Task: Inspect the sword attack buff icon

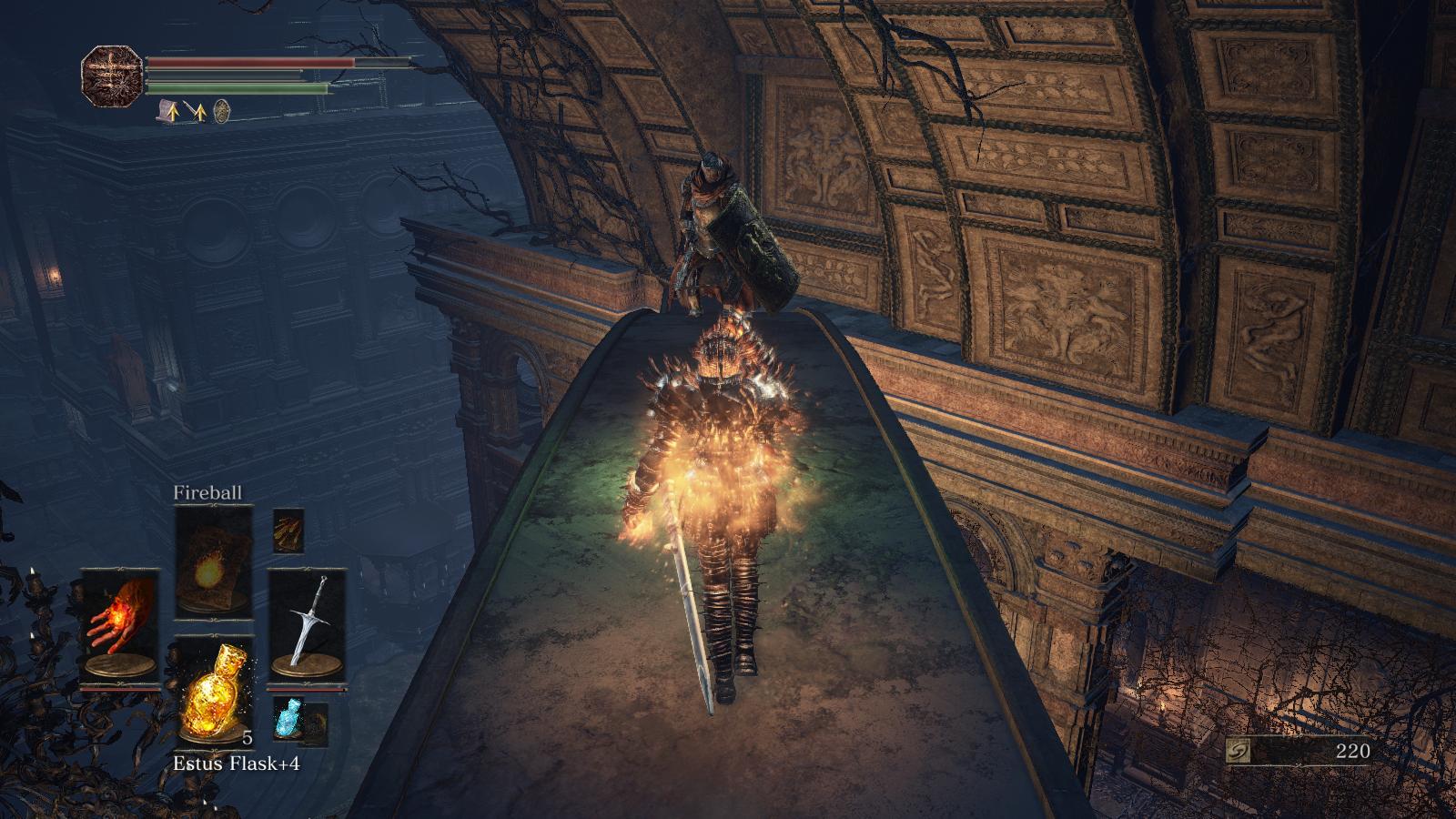Action: click(195, 112)
